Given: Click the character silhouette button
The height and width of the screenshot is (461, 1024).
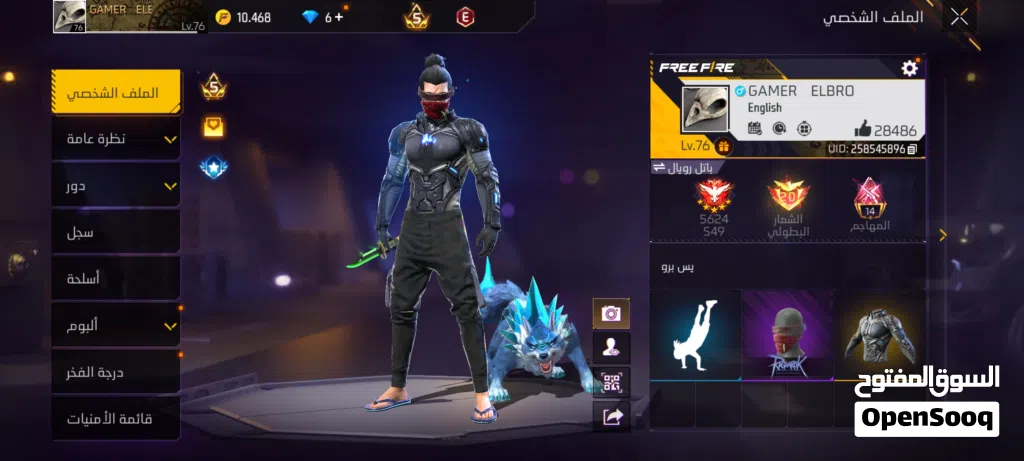Looking at the screenshot, I should click(610, 348).
